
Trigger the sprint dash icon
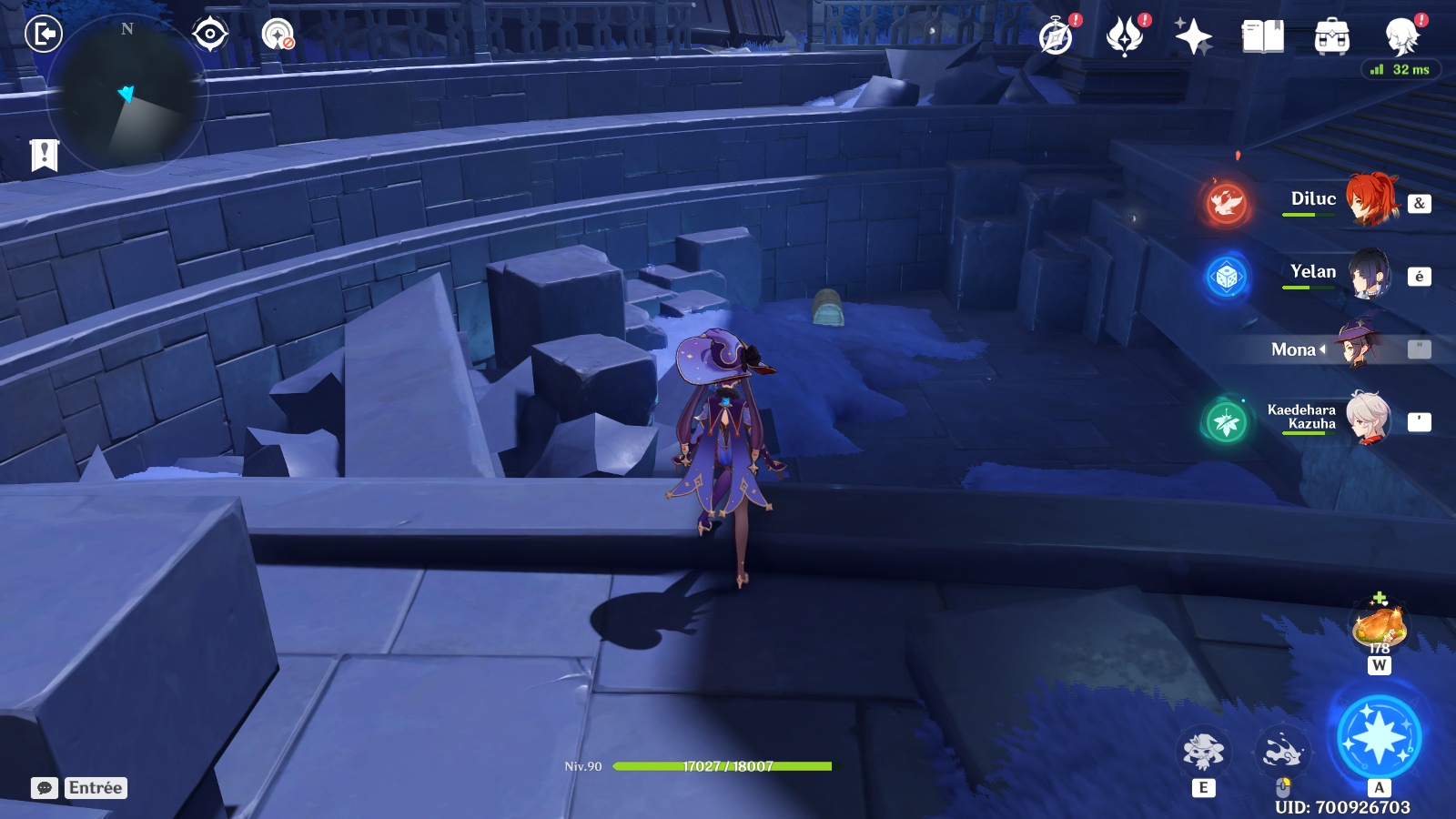[x=1282, y=752]
